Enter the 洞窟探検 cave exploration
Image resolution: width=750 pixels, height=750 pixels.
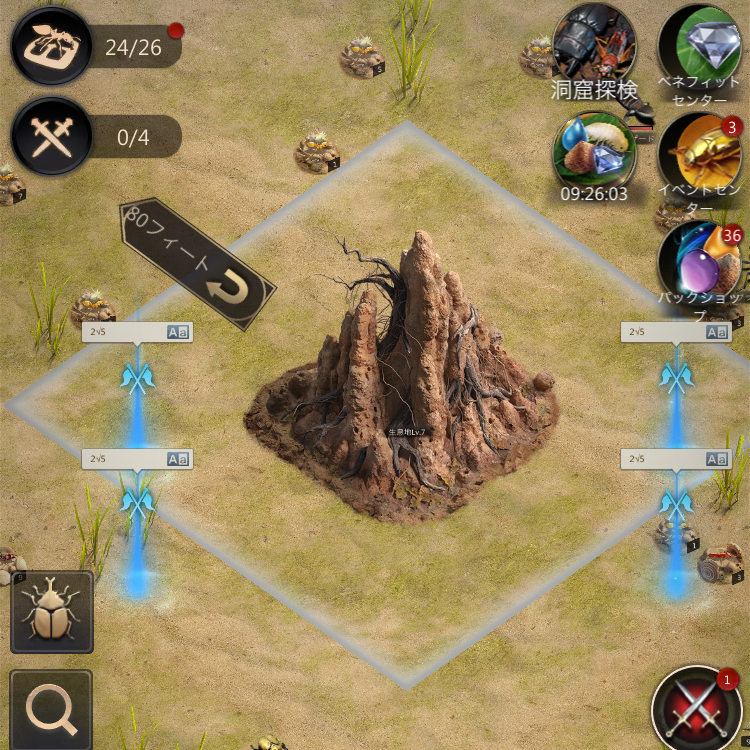pos(595,48)
